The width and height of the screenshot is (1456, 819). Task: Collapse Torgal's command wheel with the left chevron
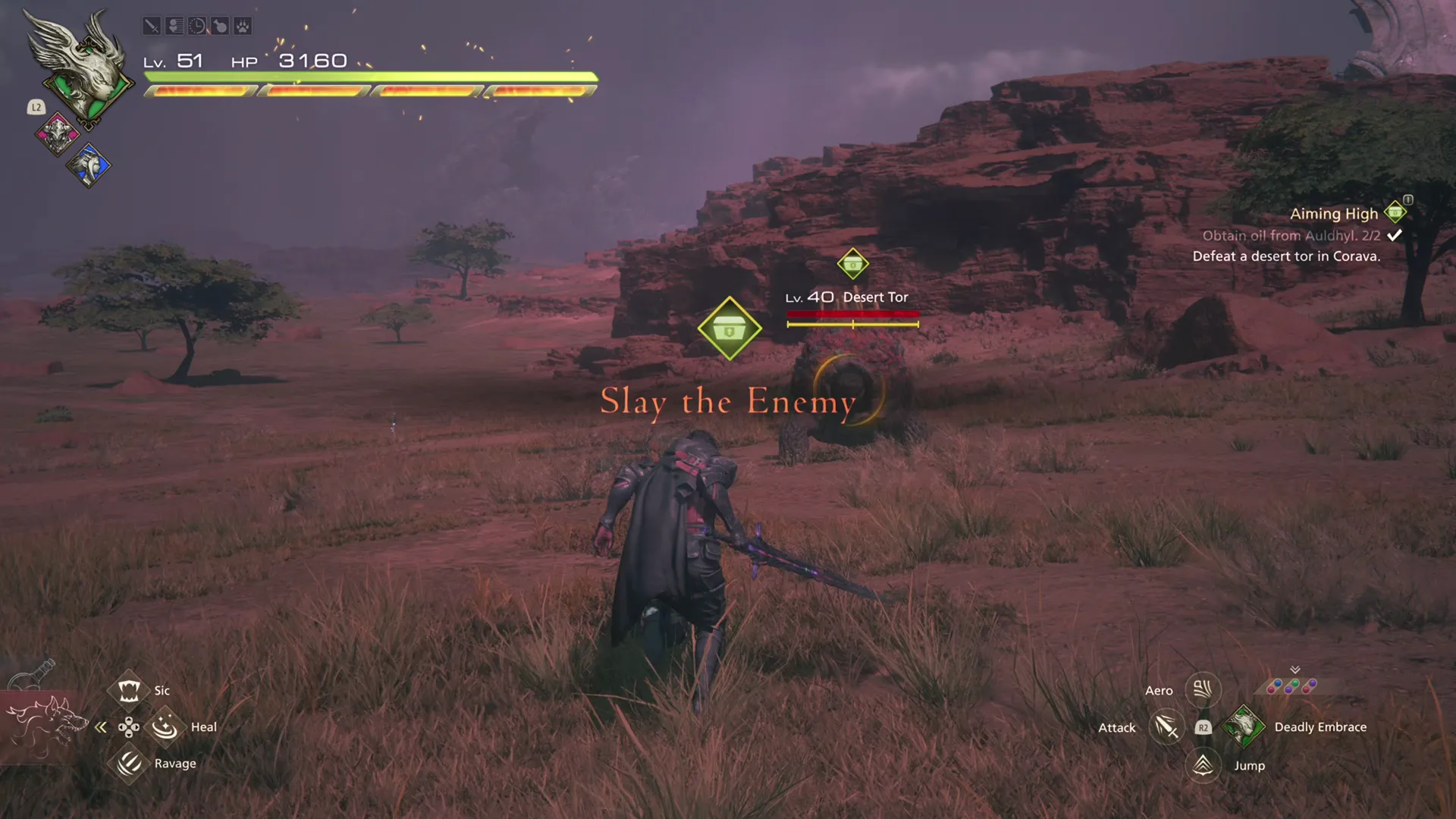click(101, 726)
